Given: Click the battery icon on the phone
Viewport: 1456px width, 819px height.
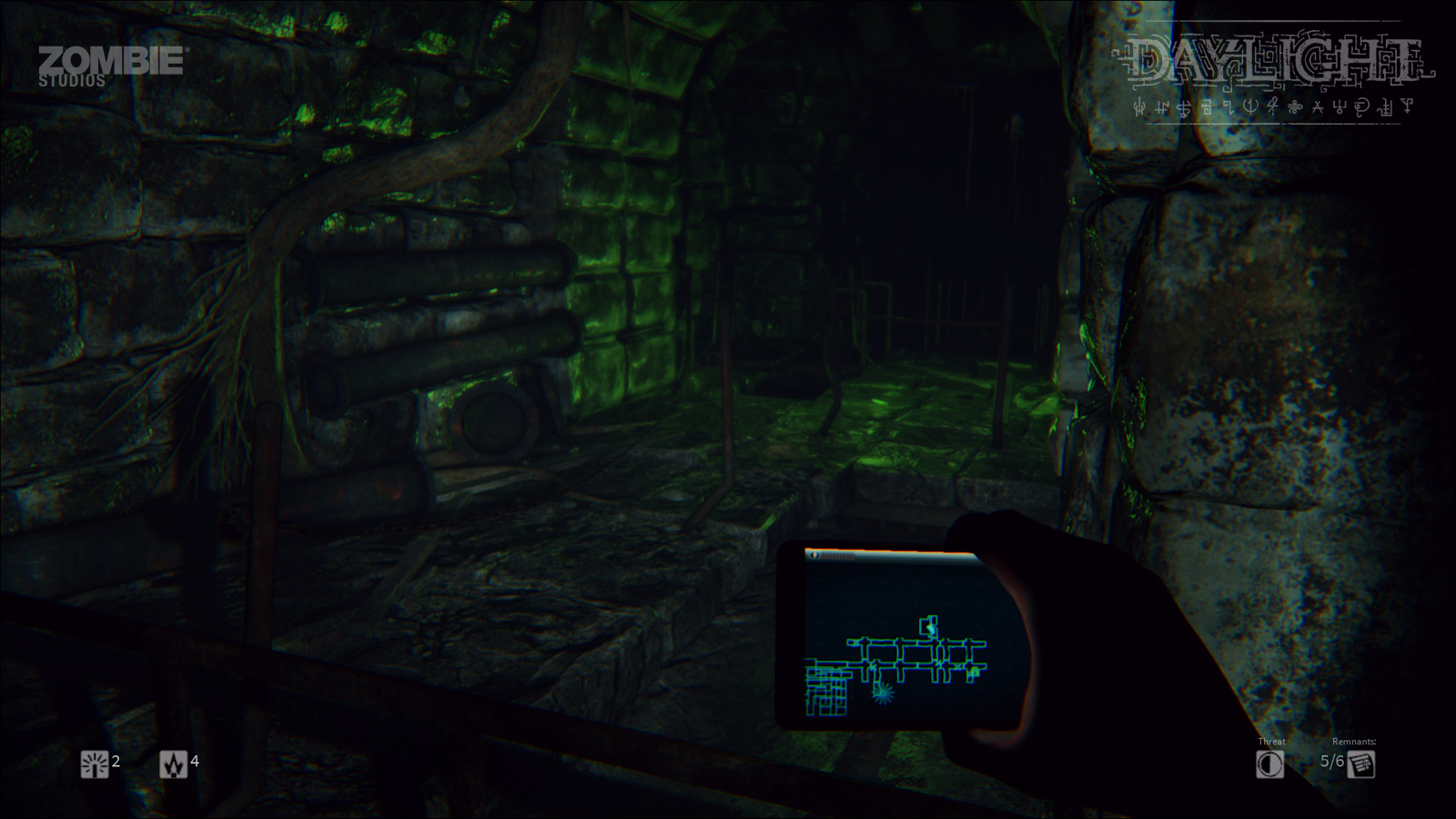Looking at the screenshot, I should 814,556.
